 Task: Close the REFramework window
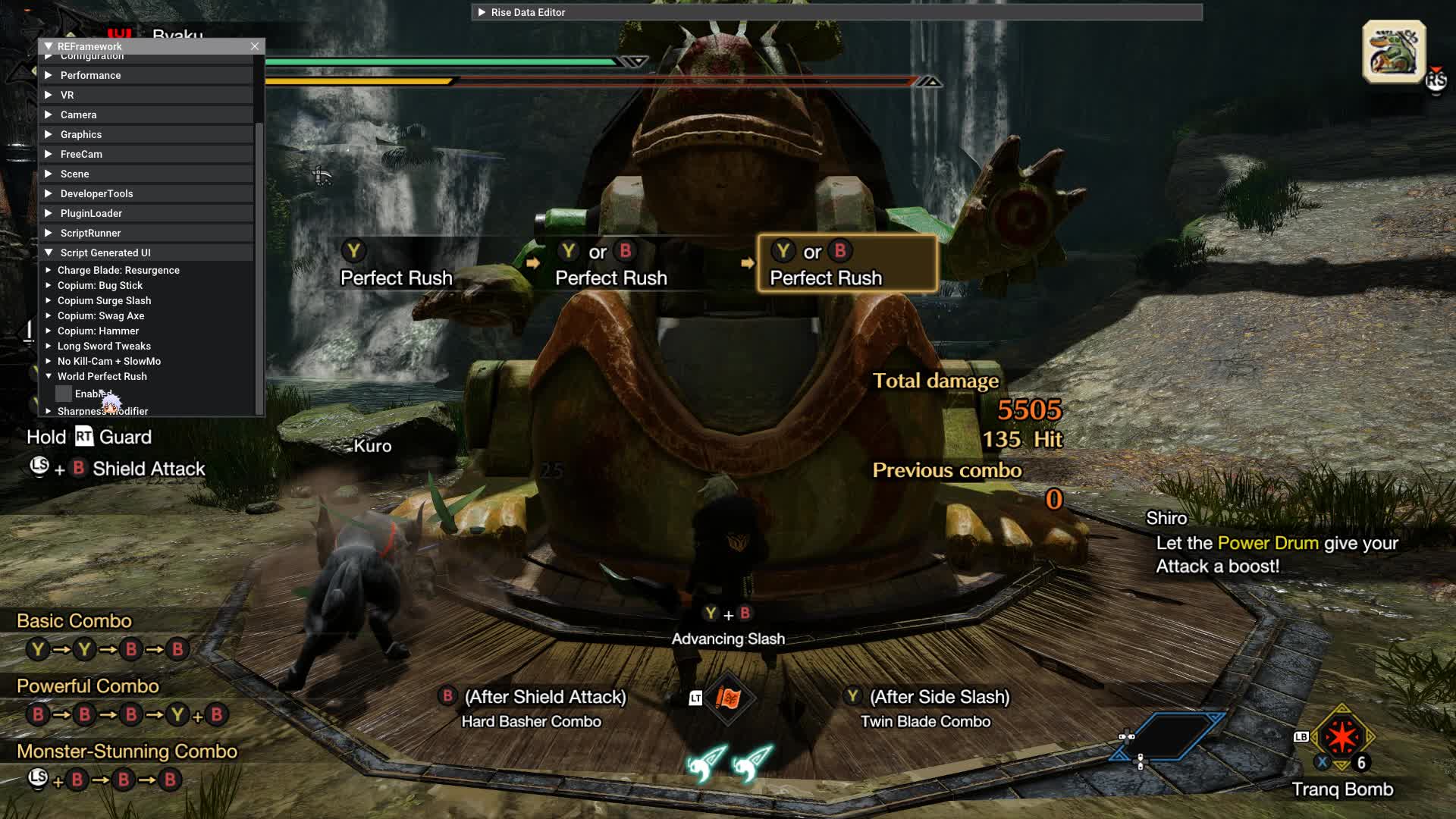coord(255,46)
